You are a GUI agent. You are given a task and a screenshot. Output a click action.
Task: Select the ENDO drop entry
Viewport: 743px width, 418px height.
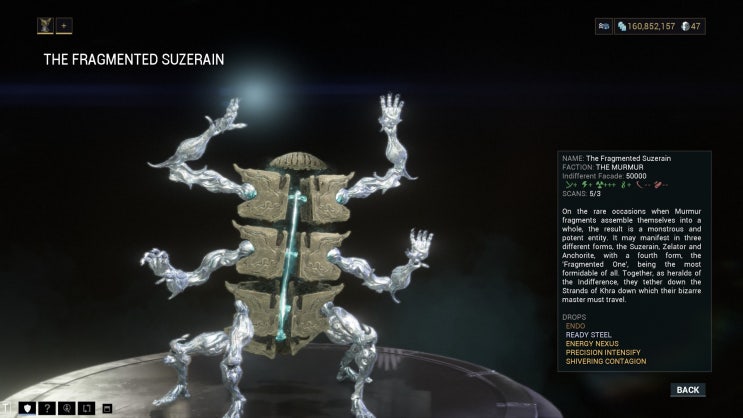click(575, 325)
